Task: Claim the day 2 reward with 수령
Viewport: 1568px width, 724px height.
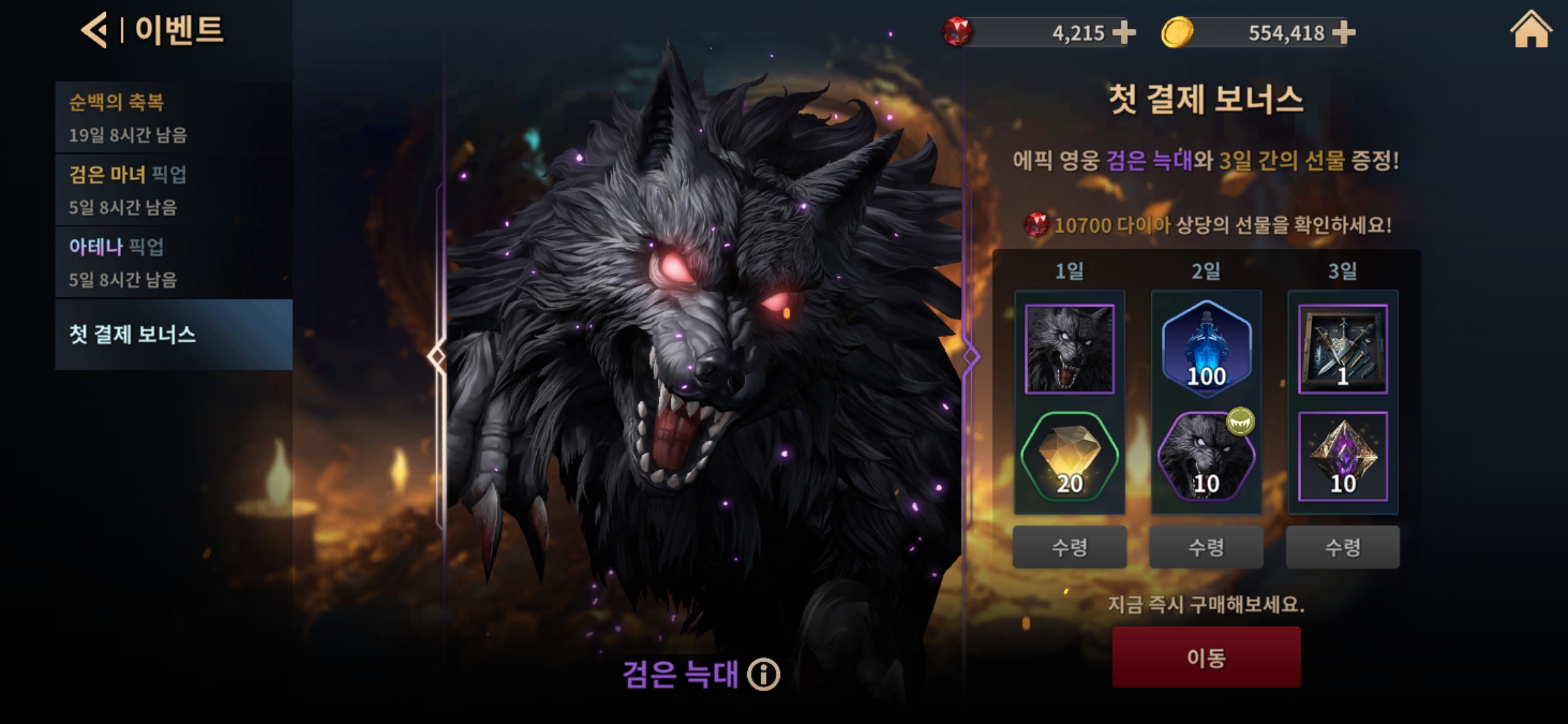Action: click(1206, 547)
